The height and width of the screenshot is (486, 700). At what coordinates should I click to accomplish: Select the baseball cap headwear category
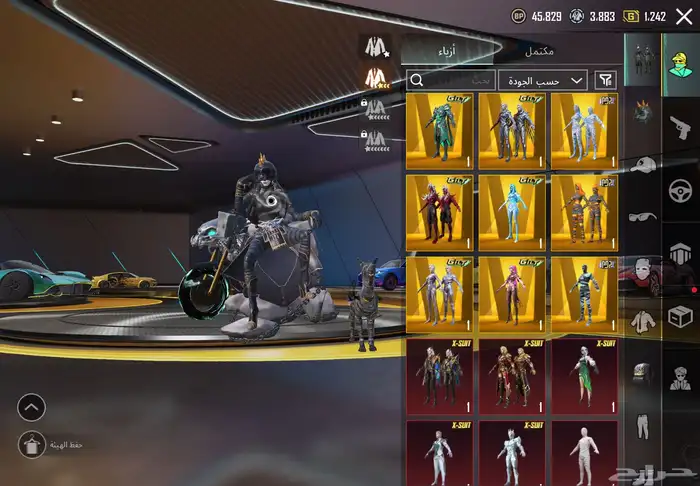point(641,166)
